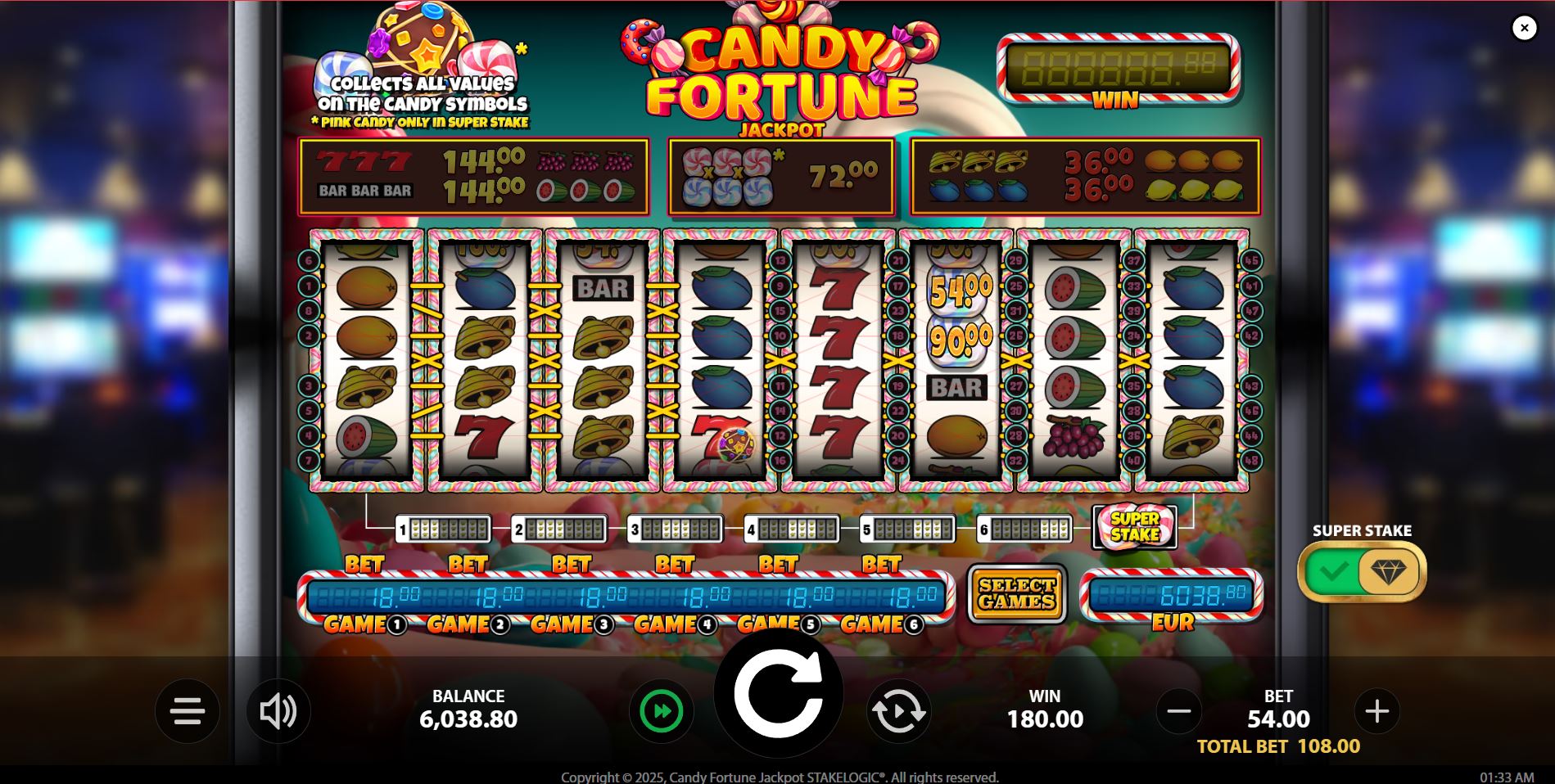This screenshot has width=1555, height=784.
Task: Activate the Super Stake green checkmark
Action: coord(1336,571)
